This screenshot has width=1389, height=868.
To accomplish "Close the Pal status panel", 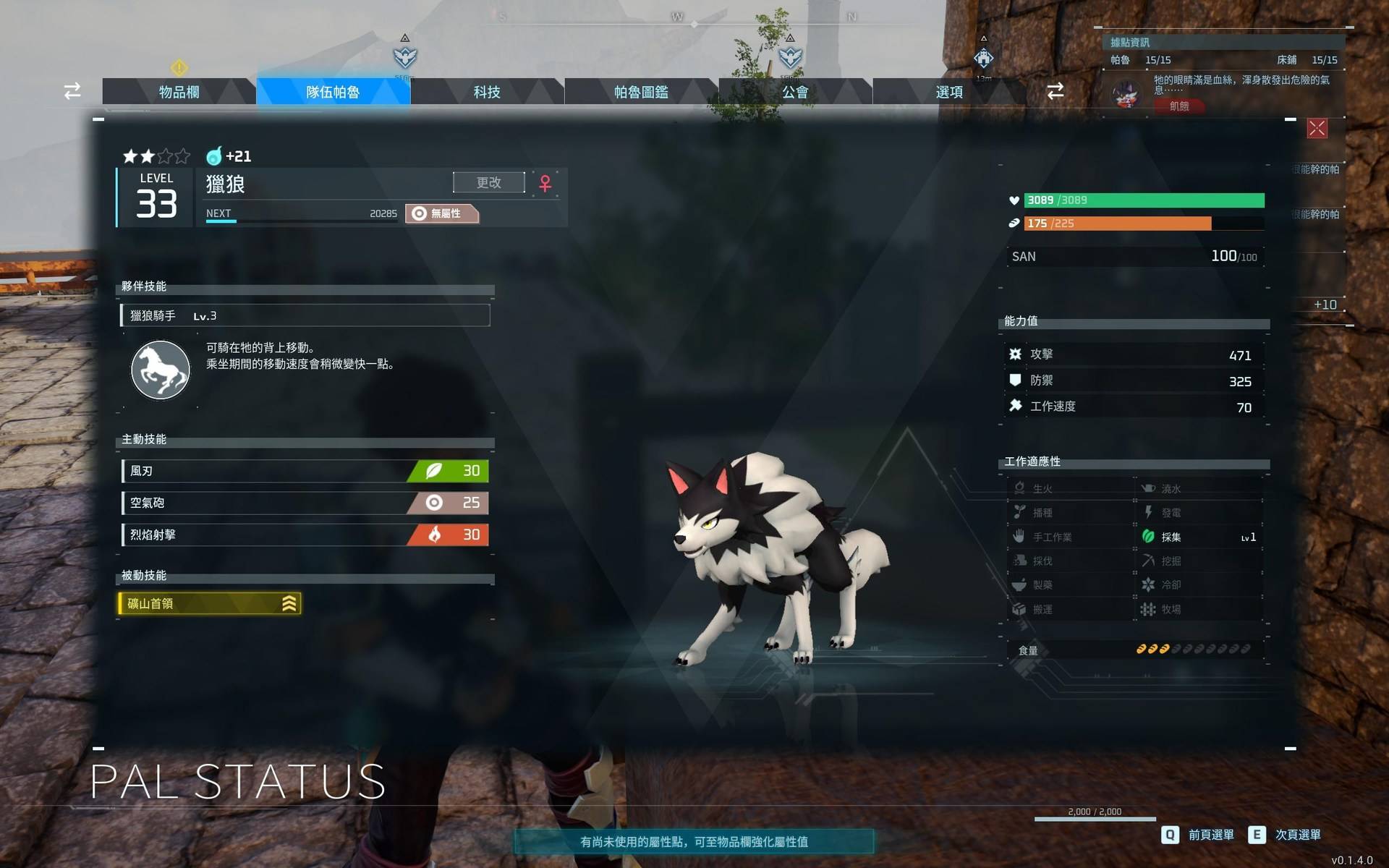I will point(1317,129).
